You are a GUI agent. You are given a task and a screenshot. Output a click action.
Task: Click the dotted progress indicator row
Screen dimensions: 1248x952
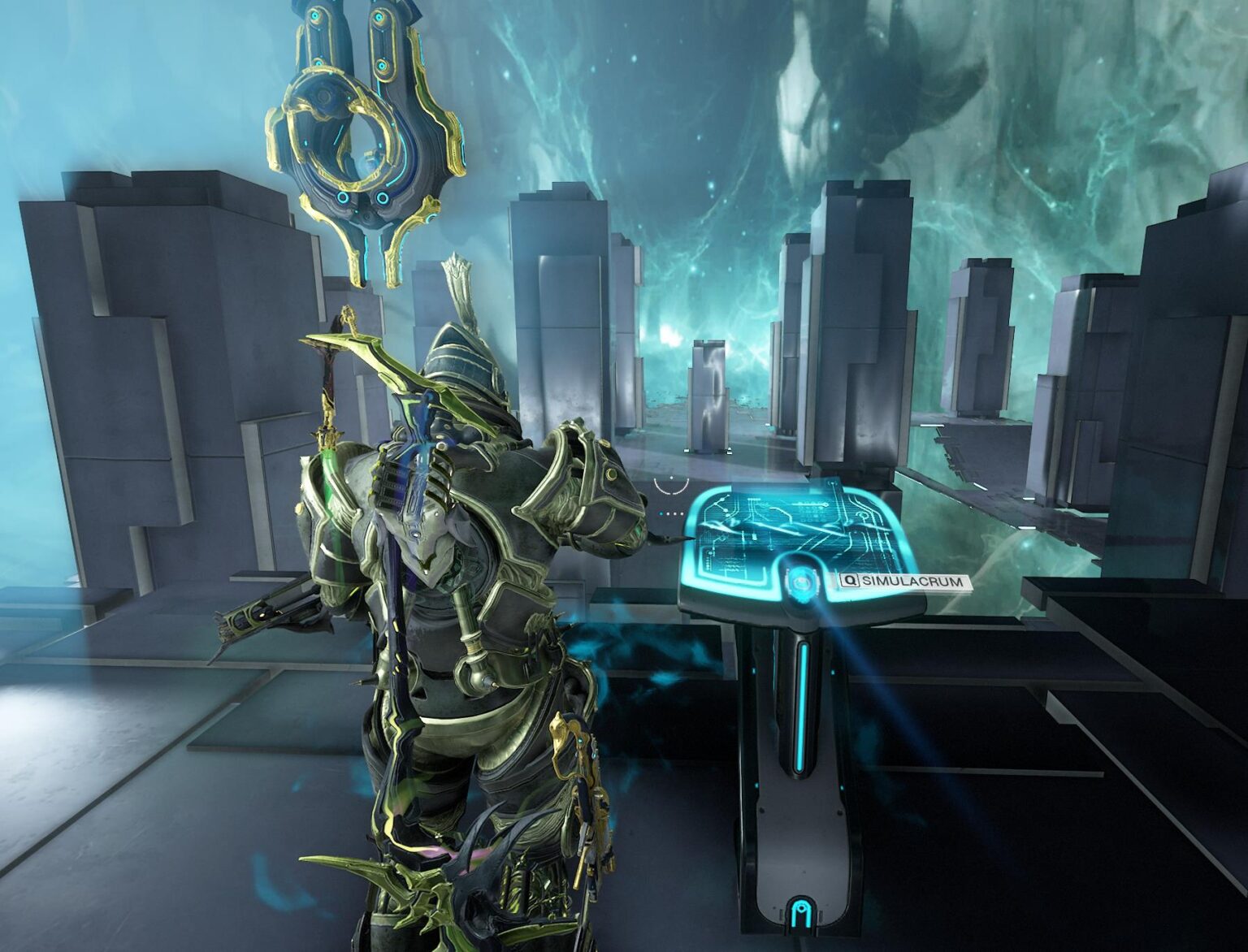[669, 513]
